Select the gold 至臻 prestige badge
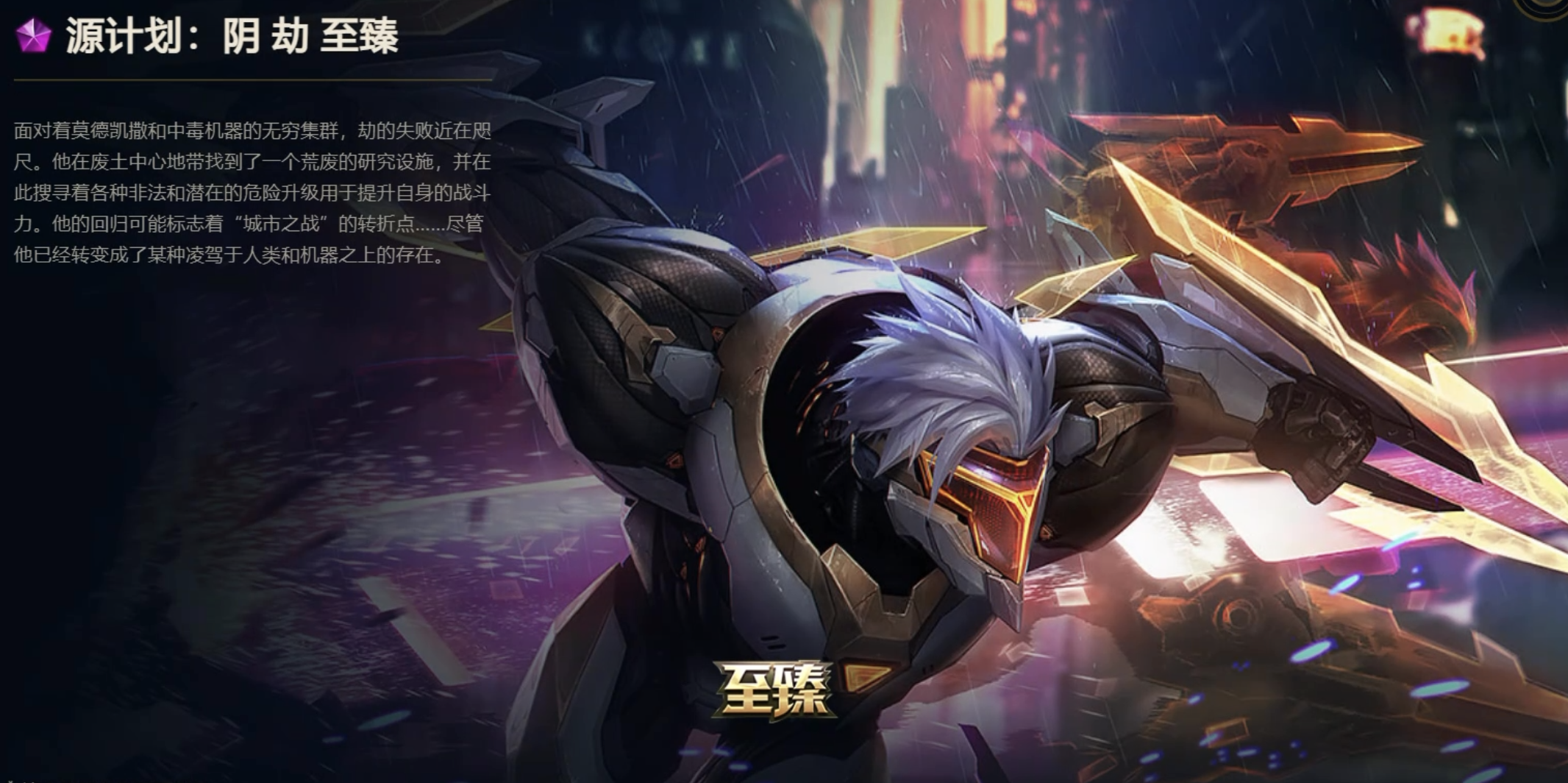 [x=773, y=689]
